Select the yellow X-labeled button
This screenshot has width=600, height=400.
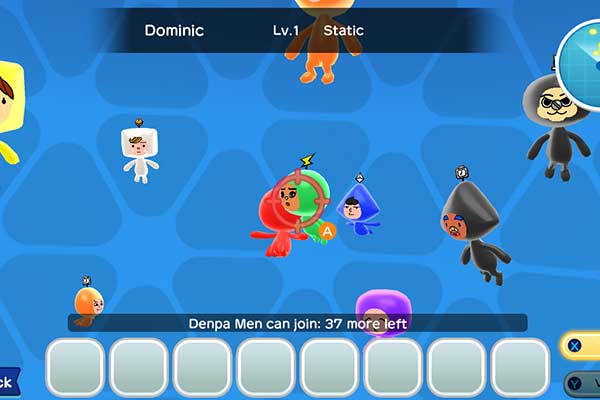[x=581, y=346]
